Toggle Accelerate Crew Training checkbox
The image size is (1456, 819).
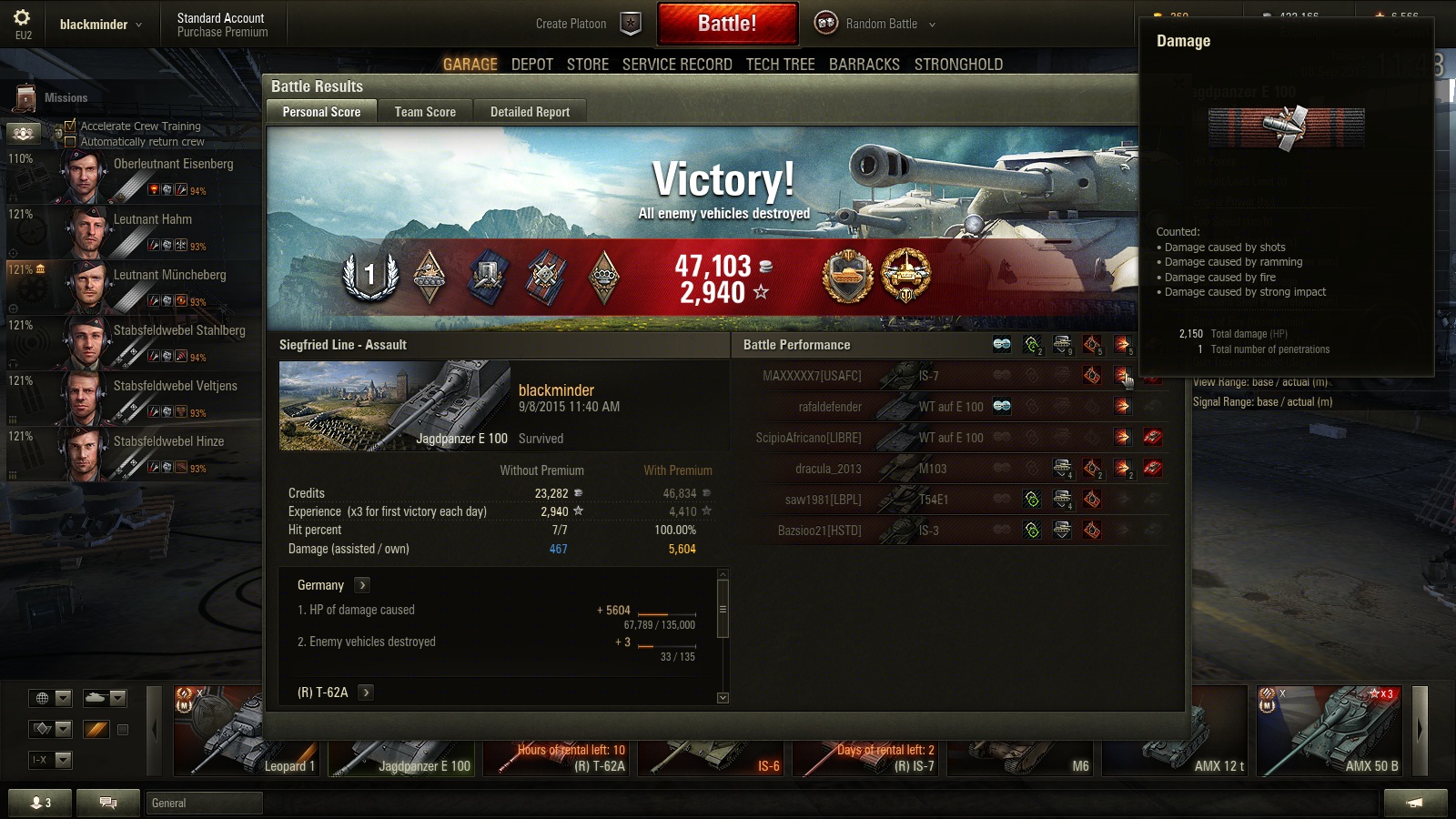coord(70,126)
